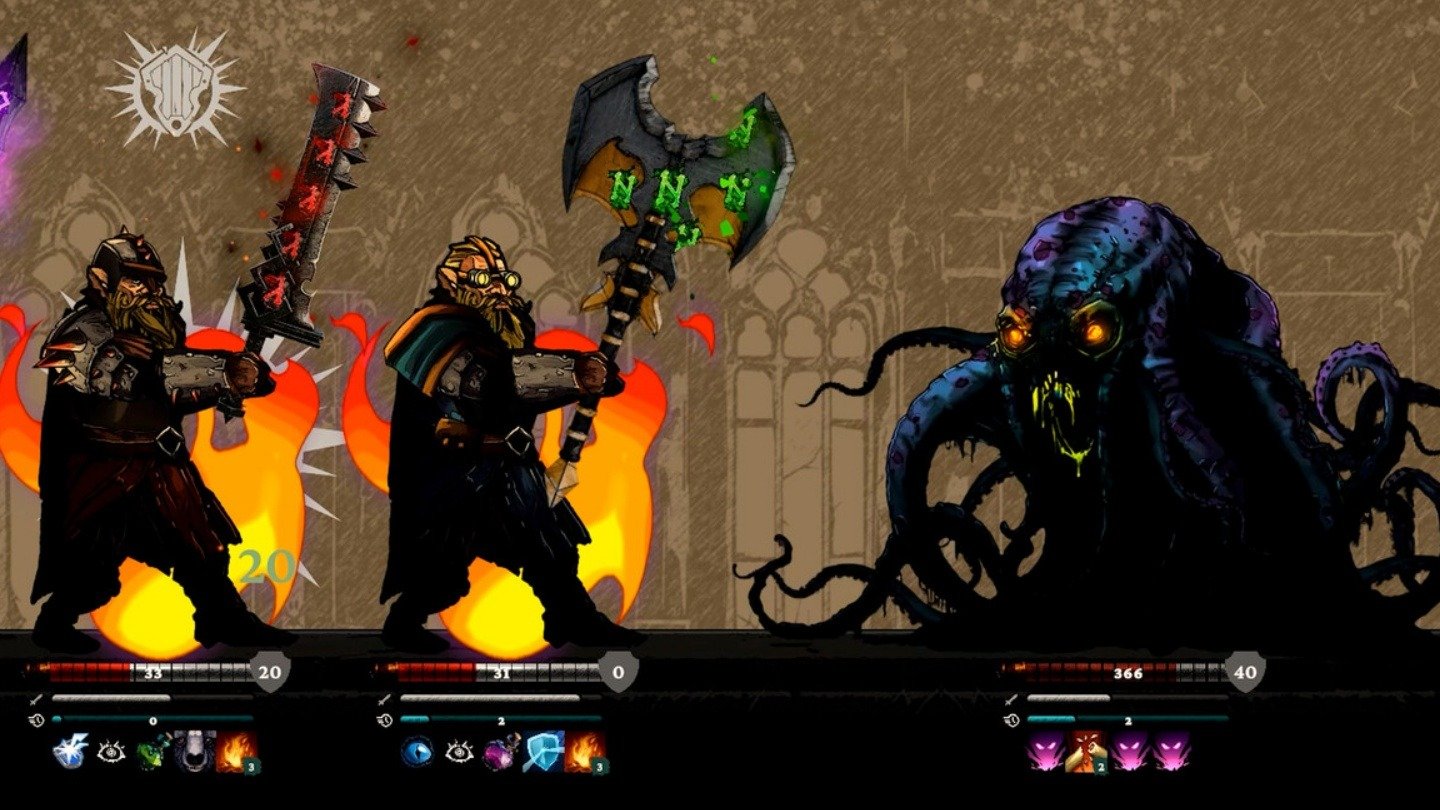Toggle the octopus's first purple demon ability

pos(1044,752)
